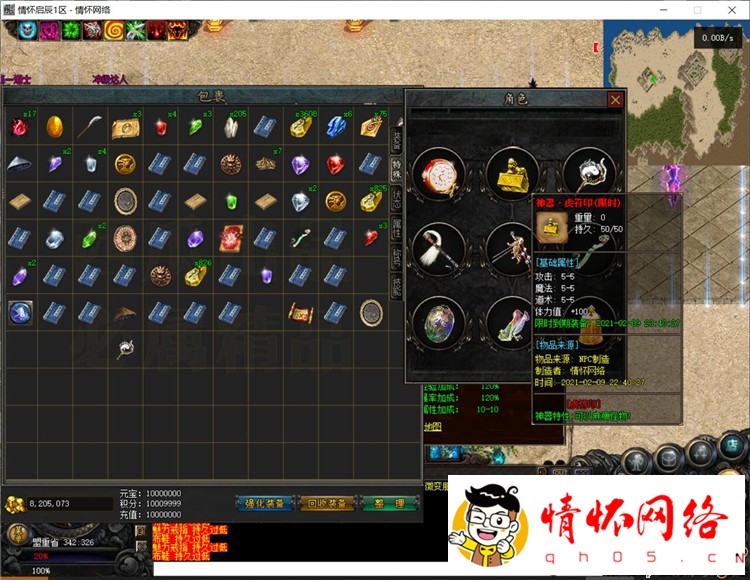Activate the blue skull skill icon
The image size is (750, 580).
coord(25,30)
